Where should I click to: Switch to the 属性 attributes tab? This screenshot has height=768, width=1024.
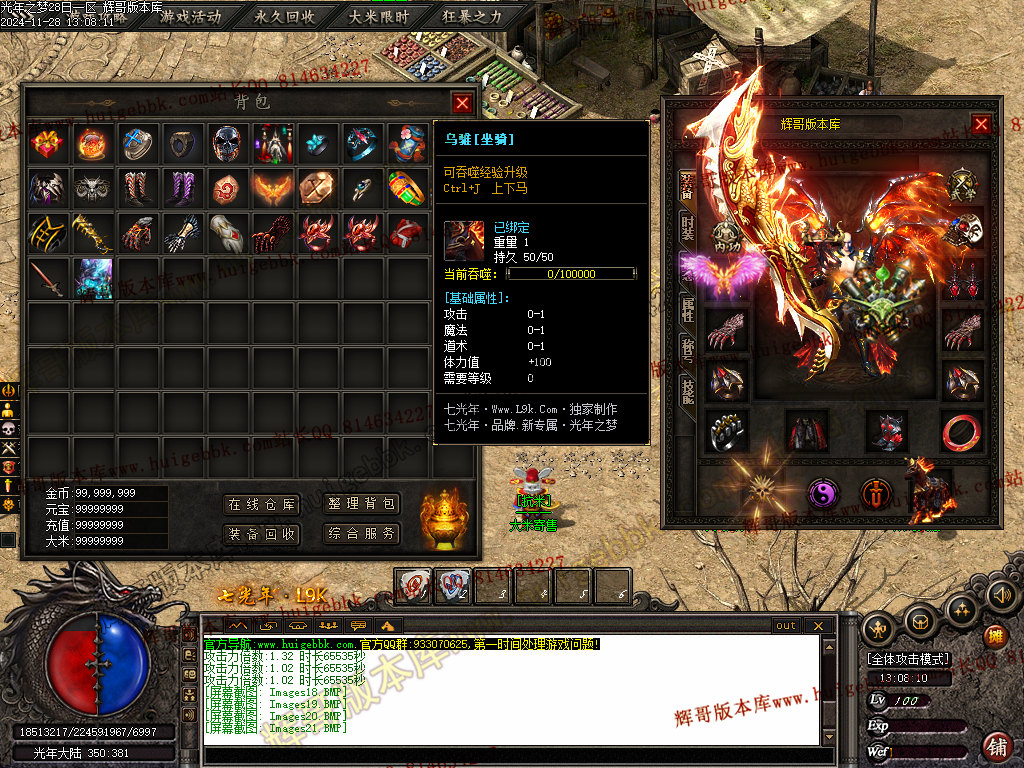(x=688, y=307)
